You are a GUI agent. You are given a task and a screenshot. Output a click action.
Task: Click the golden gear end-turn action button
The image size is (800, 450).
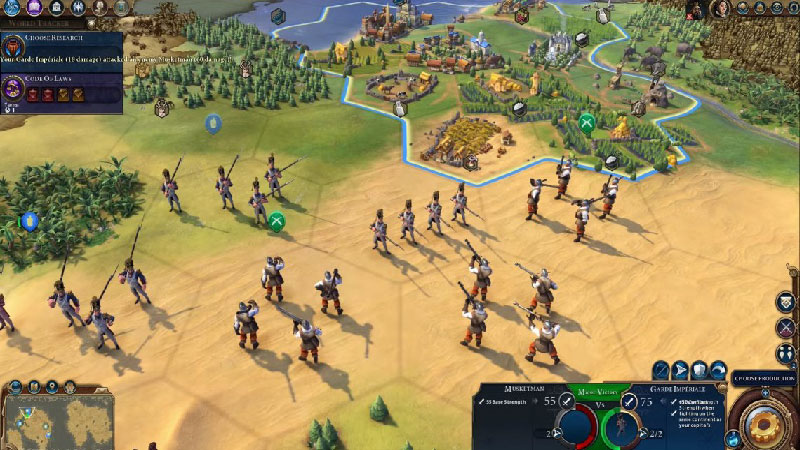[764, 418]
